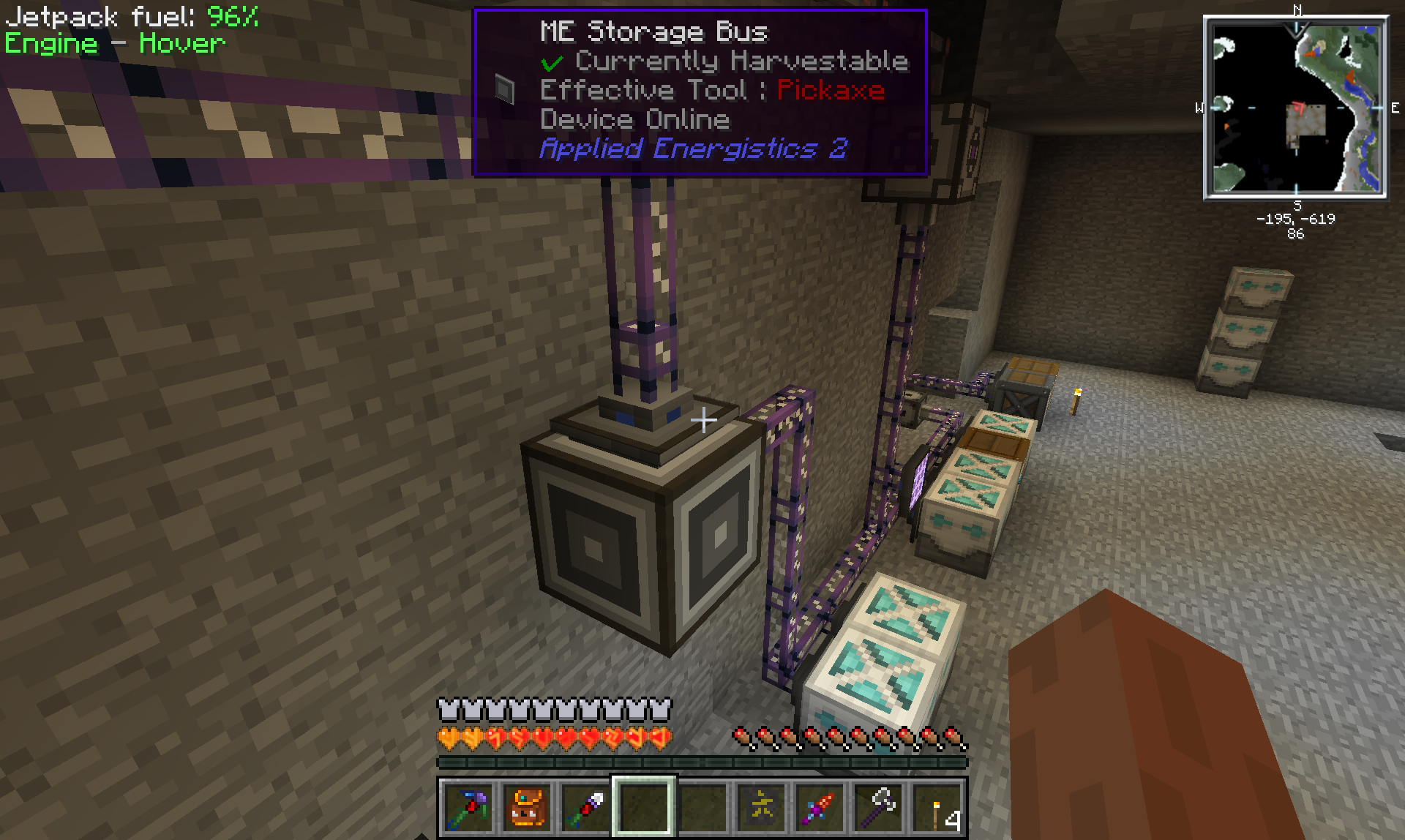Equip the red-bladed sword from the hotbar
1405x840 pixels.
pyautogui.click(x=820, y=808)
